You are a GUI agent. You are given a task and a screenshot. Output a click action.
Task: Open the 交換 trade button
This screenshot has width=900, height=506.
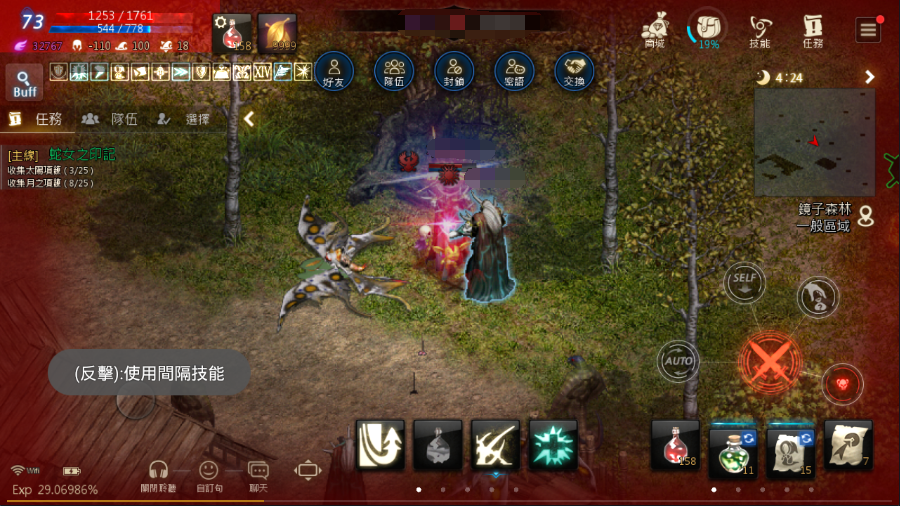[x=574, y=71]
